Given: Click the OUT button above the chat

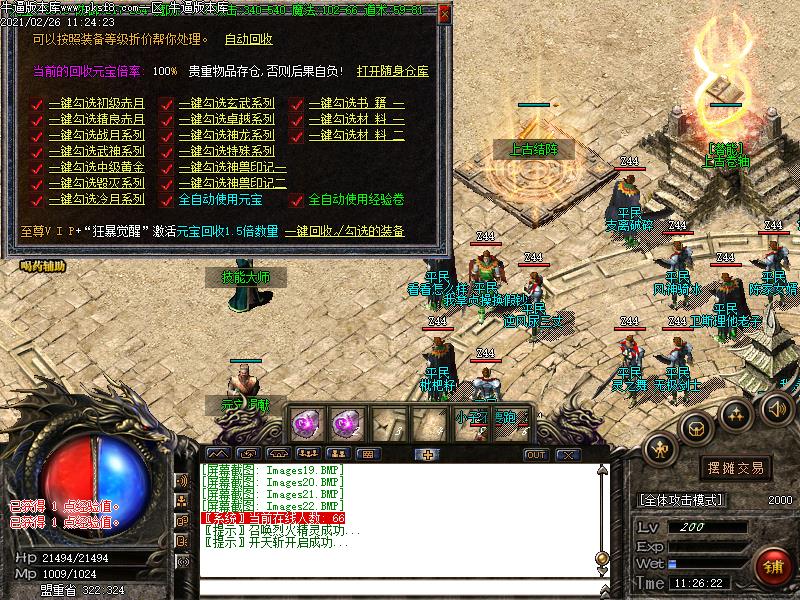Looking at the screenshot, I should pyautogui.click(x=536, y=454).
